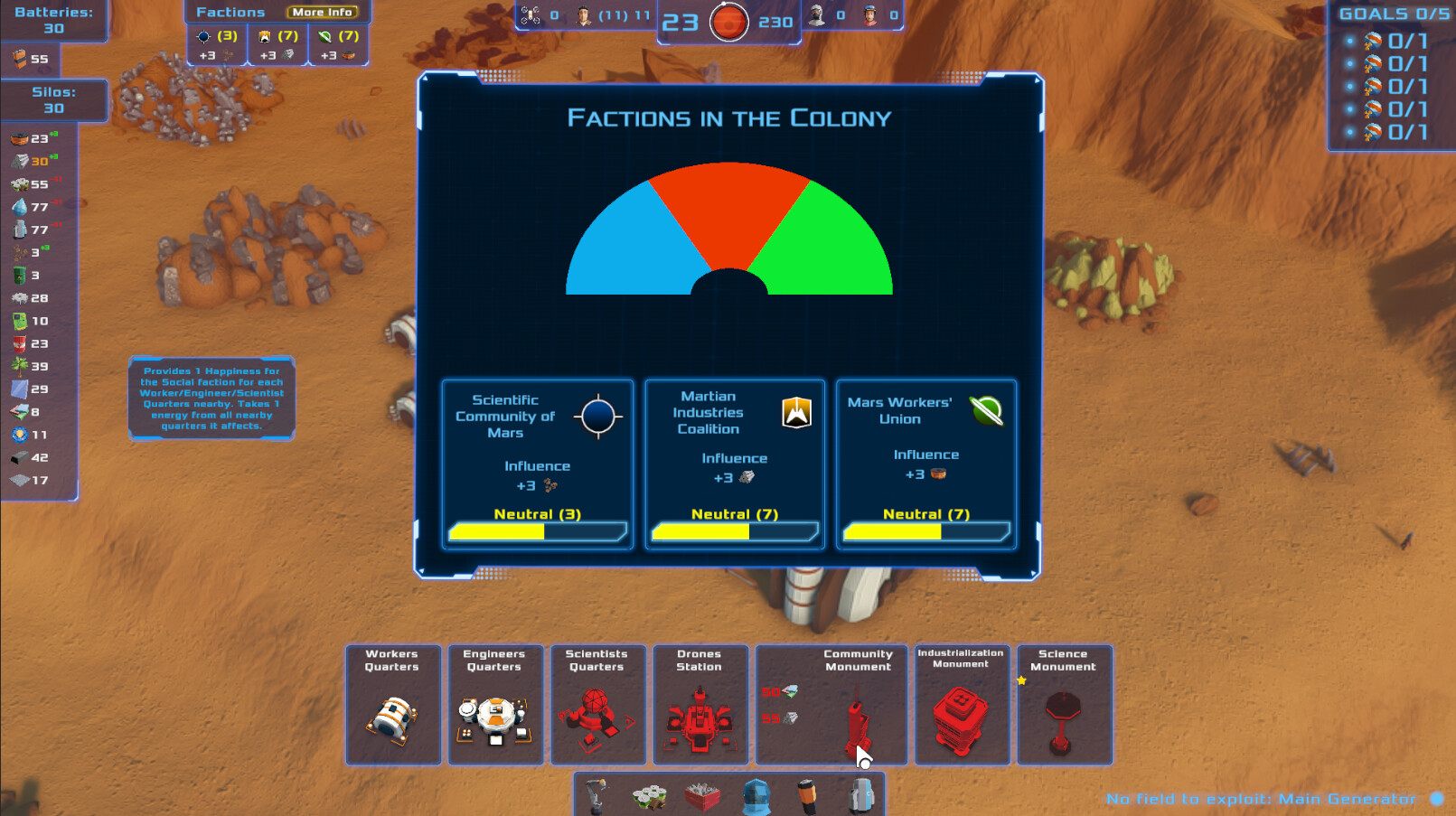Viewport: 1456px width, 816px height.
Task: Click the welding helmet icon in bottom tray
Action: (x=757, y=795)
